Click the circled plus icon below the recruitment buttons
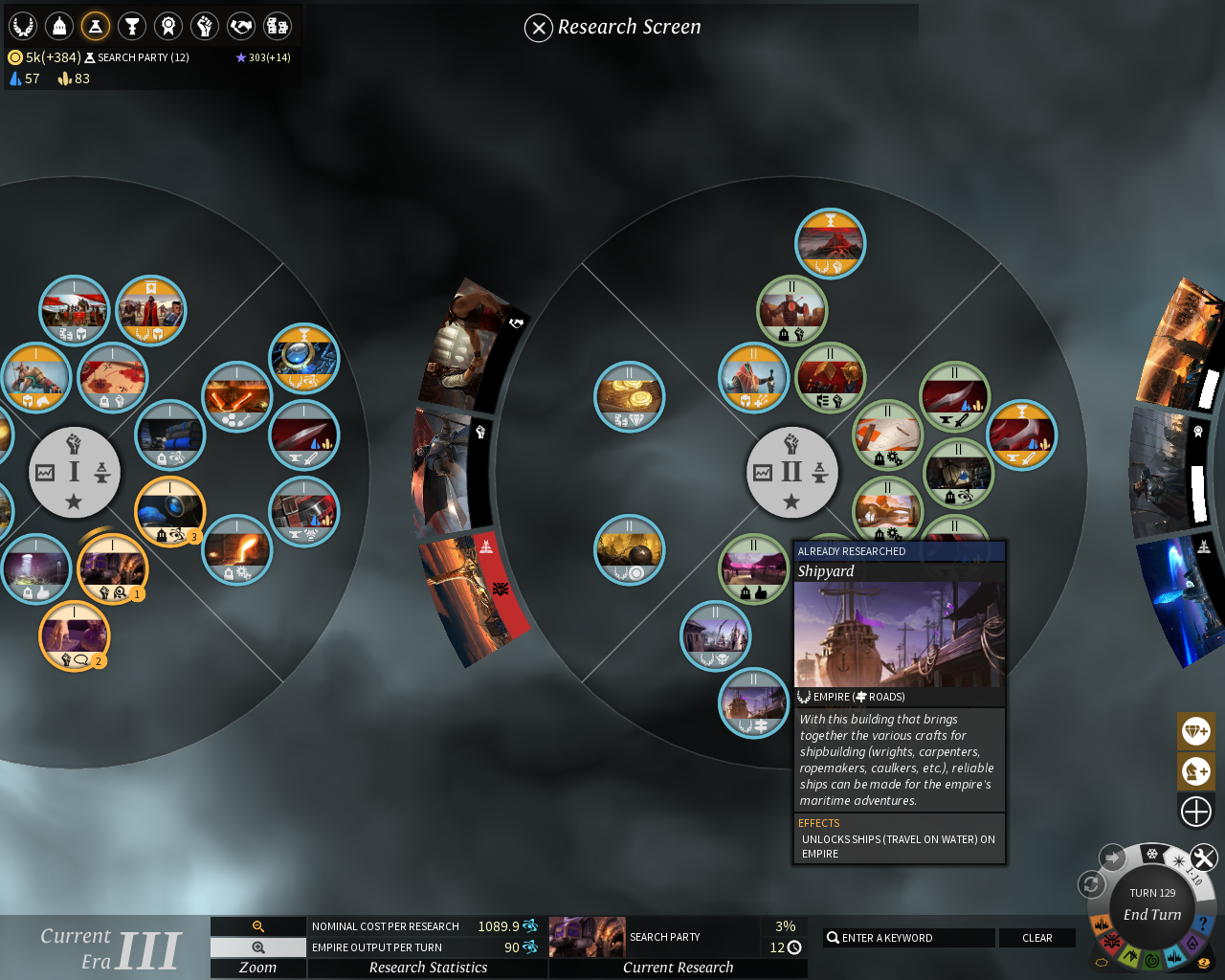Image resolution: width=1225 pixels, height=980 pixels. 1195,811
